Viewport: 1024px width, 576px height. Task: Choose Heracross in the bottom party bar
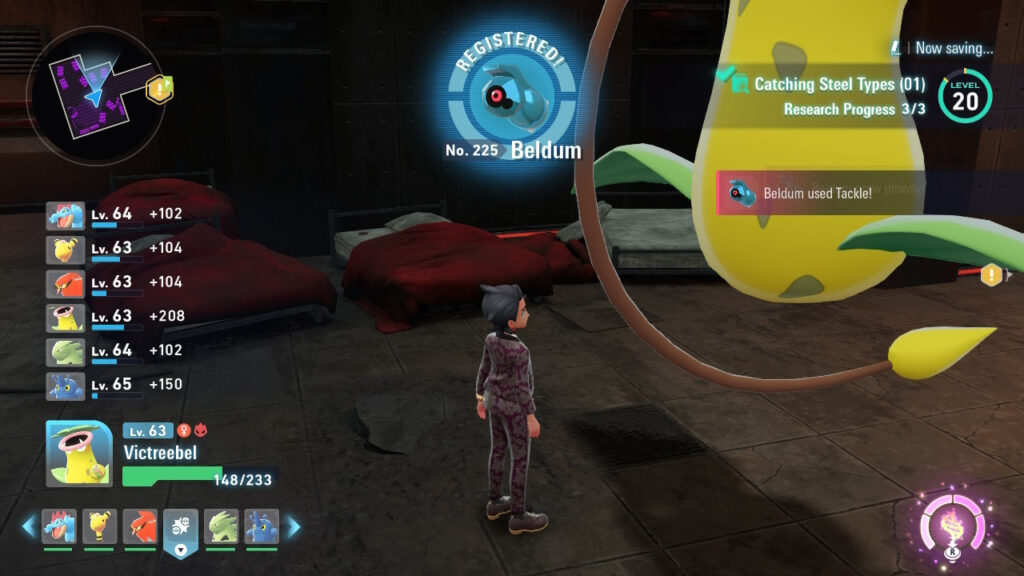261,526
